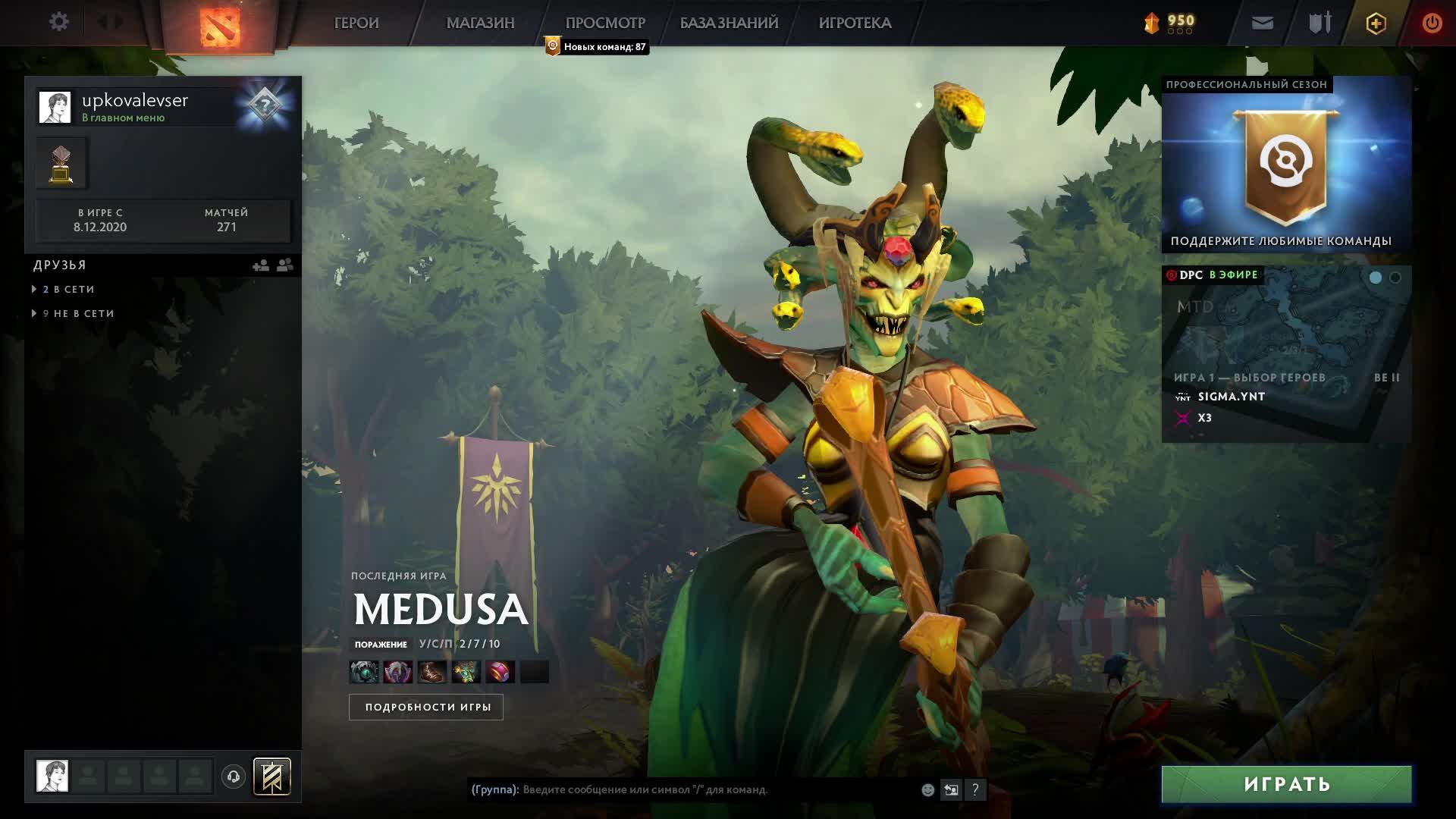Open the ГЕРОИ heroes tab
1456x819 pixels.
tap(356, 23)
